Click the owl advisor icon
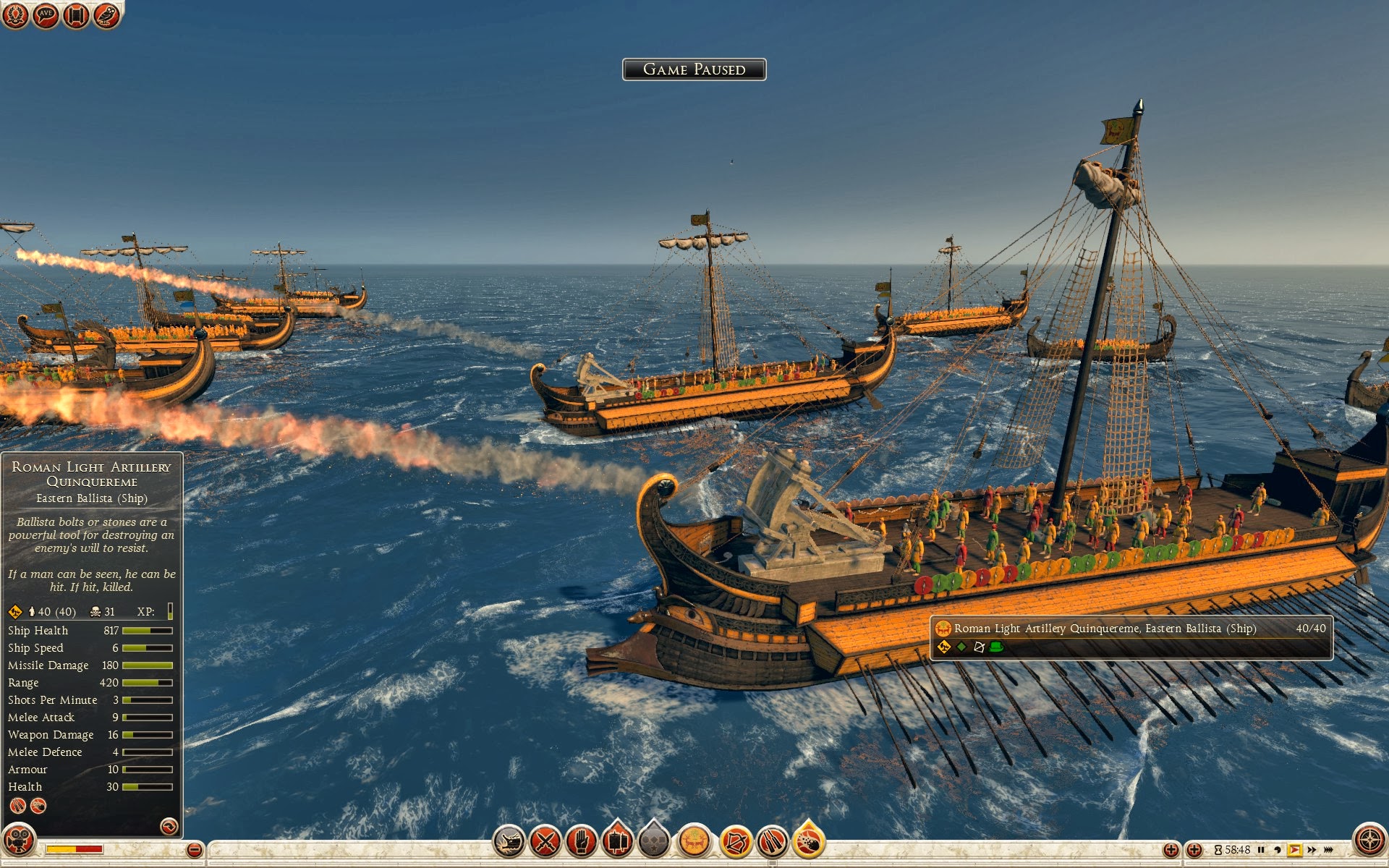 106,15
